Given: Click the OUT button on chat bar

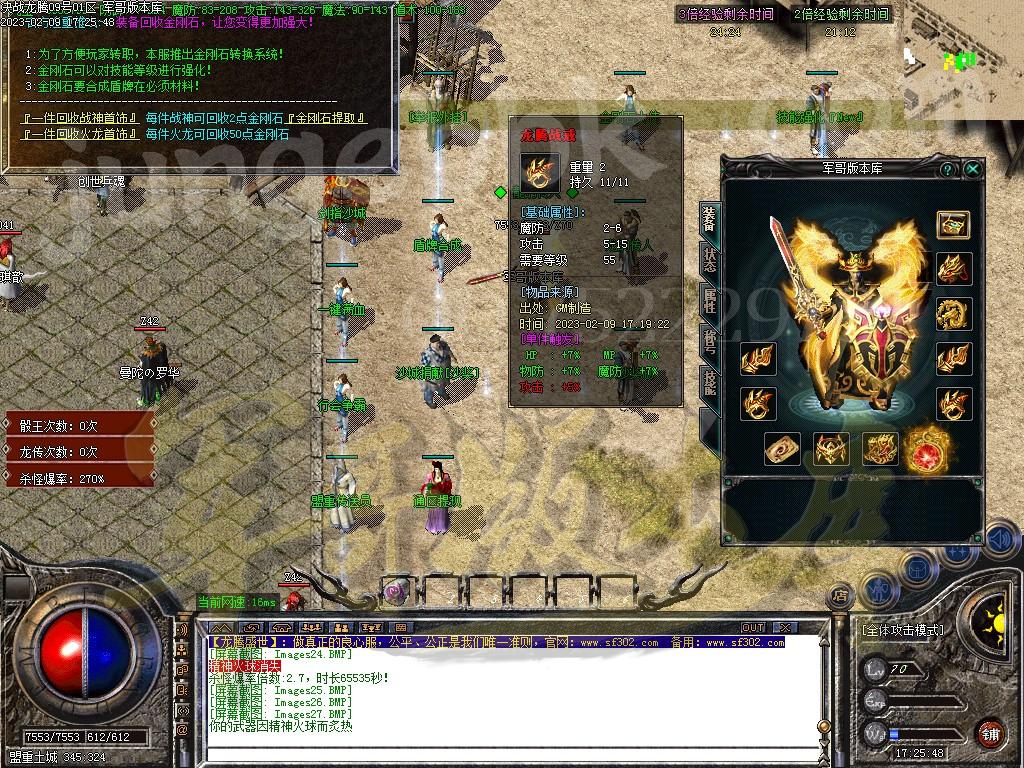Looking at the screenshot, I should click(752, 627).
